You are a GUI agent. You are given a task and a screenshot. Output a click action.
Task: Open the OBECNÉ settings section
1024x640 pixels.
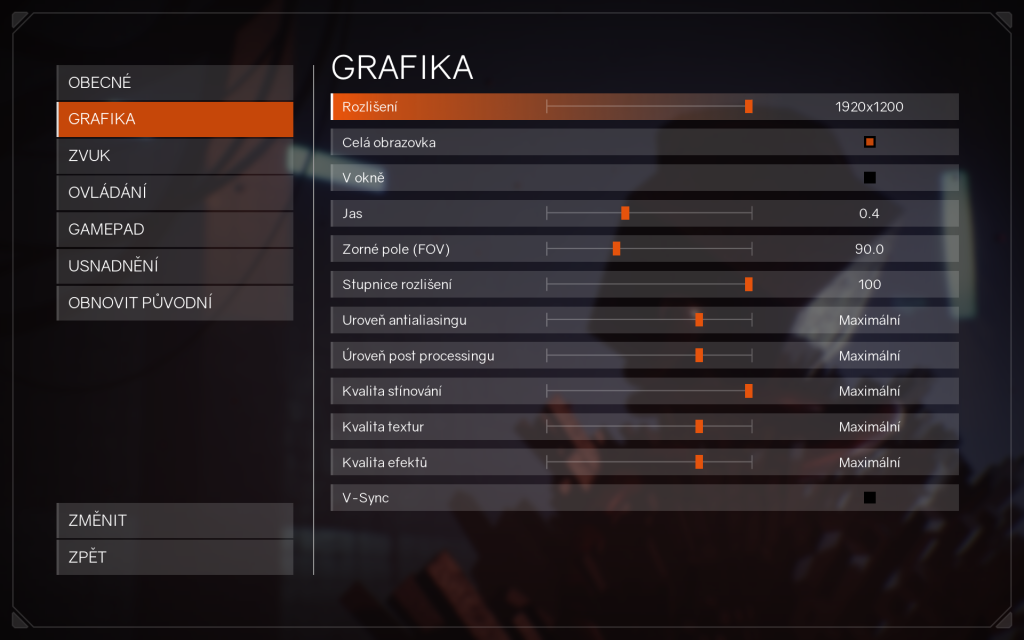coord(175,82)
